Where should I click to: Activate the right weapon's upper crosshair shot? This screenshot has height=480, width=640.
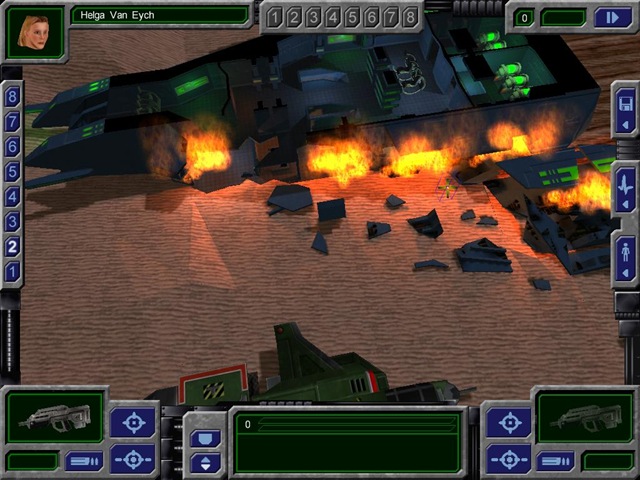coord(508,421)
